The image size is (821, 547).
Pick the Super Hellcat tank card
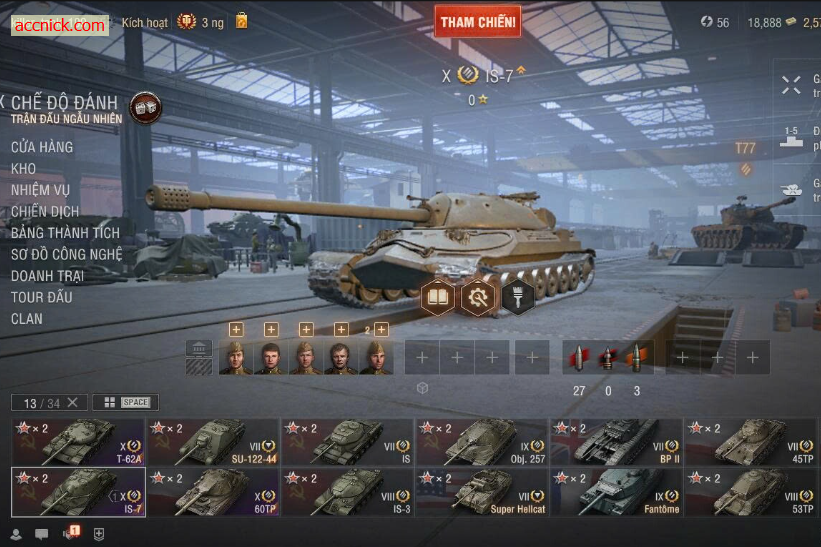click(x=482, y=491)
